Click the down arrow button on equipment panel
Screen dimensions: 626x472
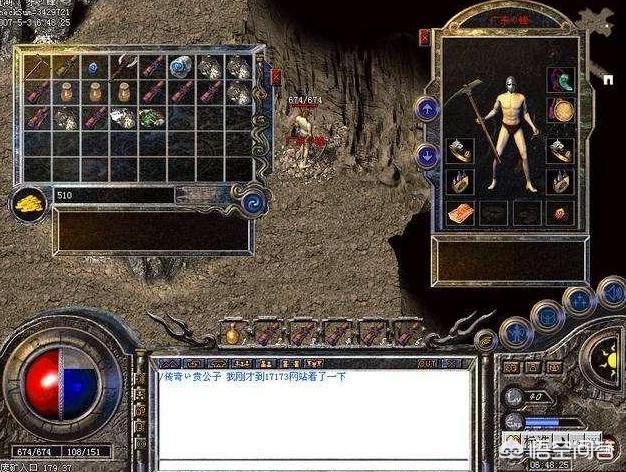(x=427, y=155)
